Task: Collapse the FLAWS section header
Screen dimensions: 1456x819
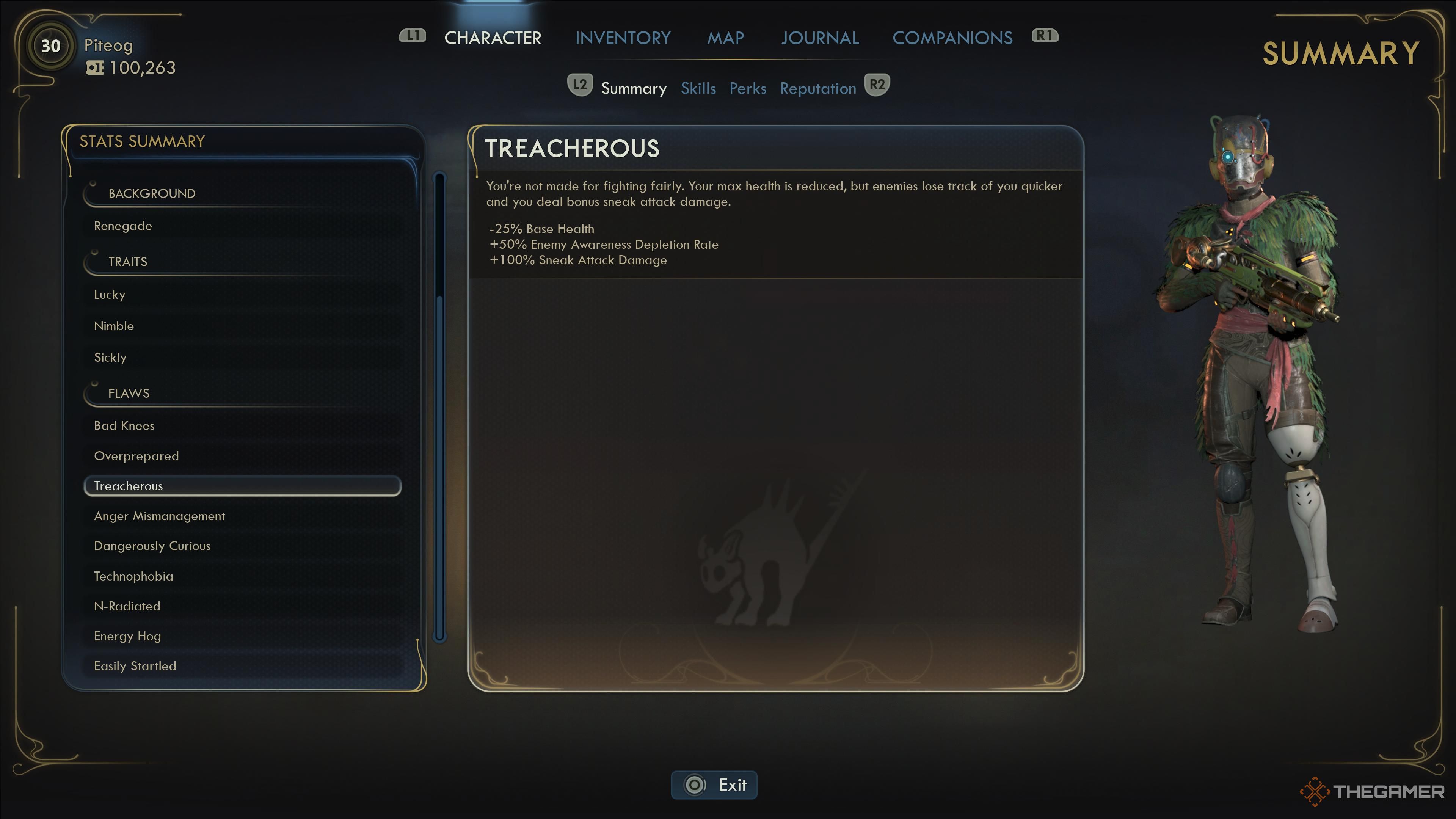Action: (x=129, y=393)
